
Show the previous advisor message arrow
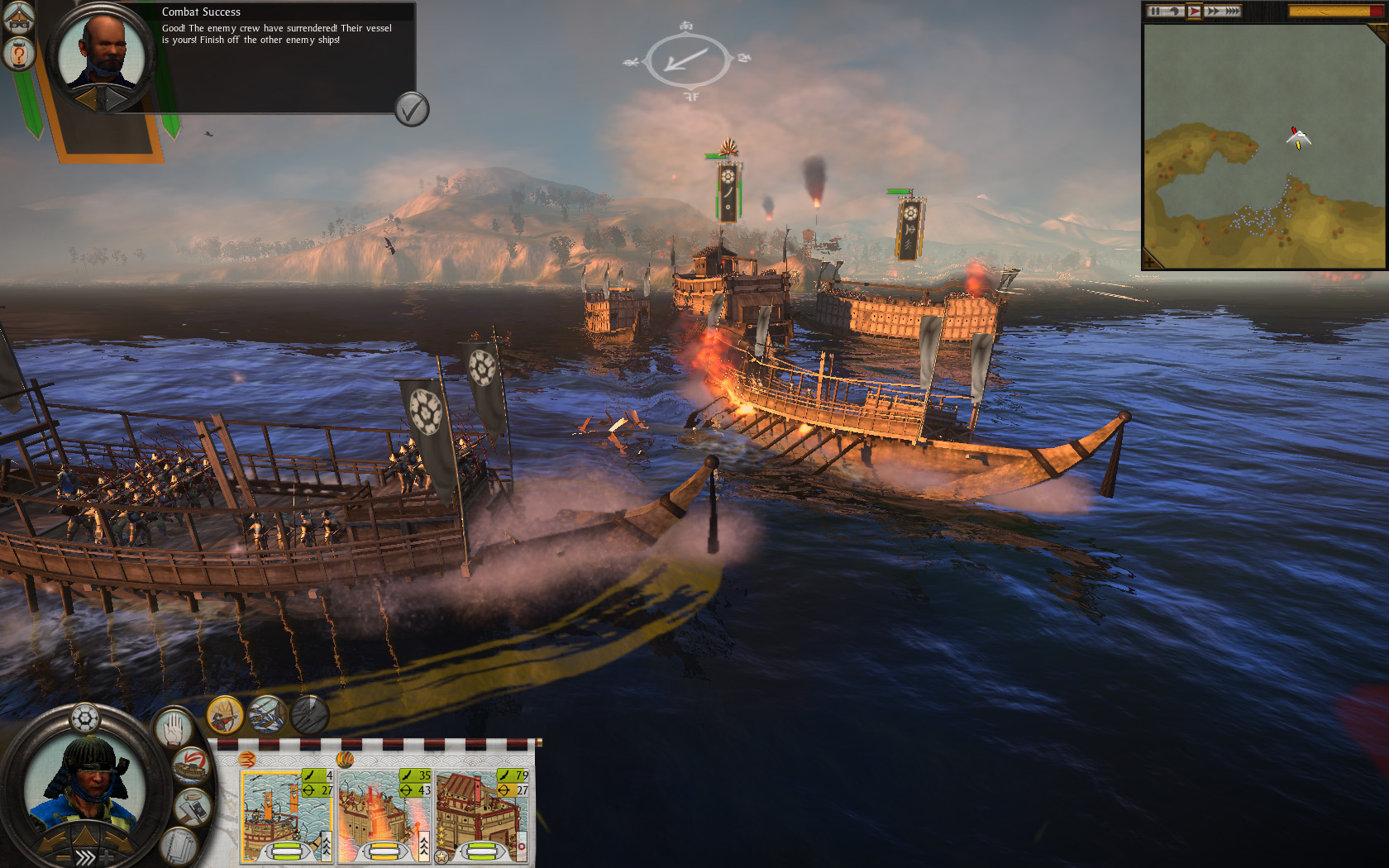tap(87, 99)
